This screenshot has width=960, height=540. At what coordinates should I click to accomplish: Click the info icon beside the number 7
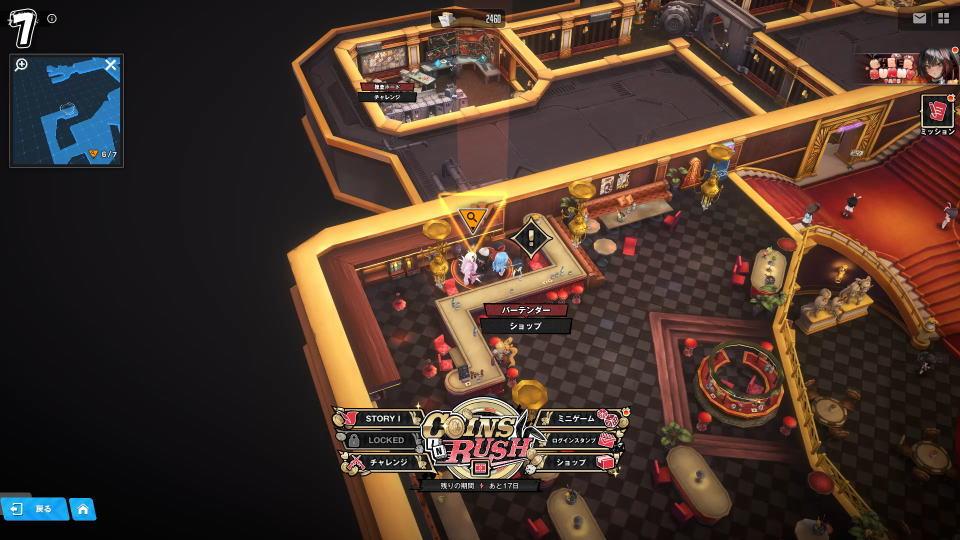(x=52, y=19)
